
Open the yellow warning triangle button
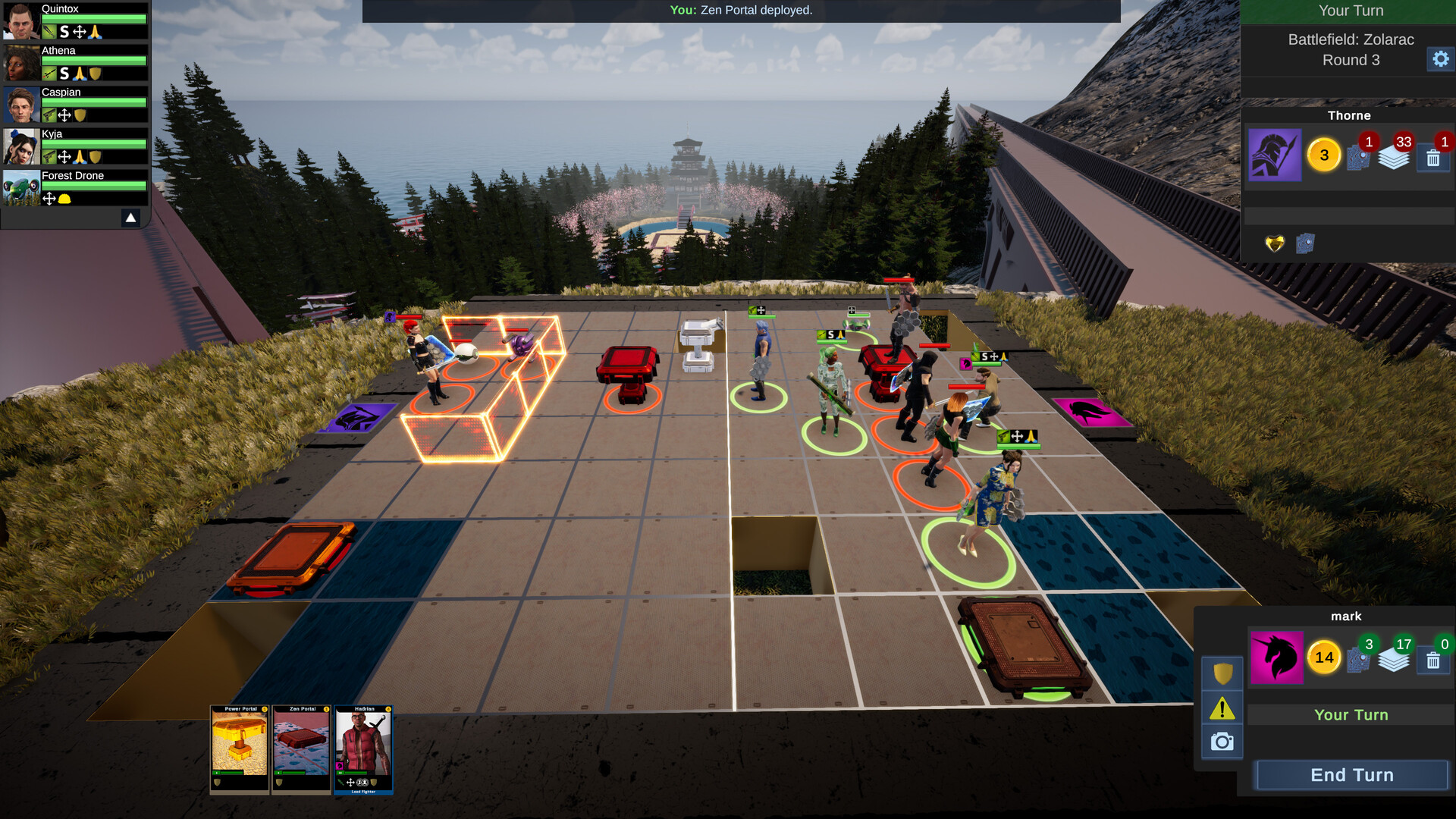1222,708
